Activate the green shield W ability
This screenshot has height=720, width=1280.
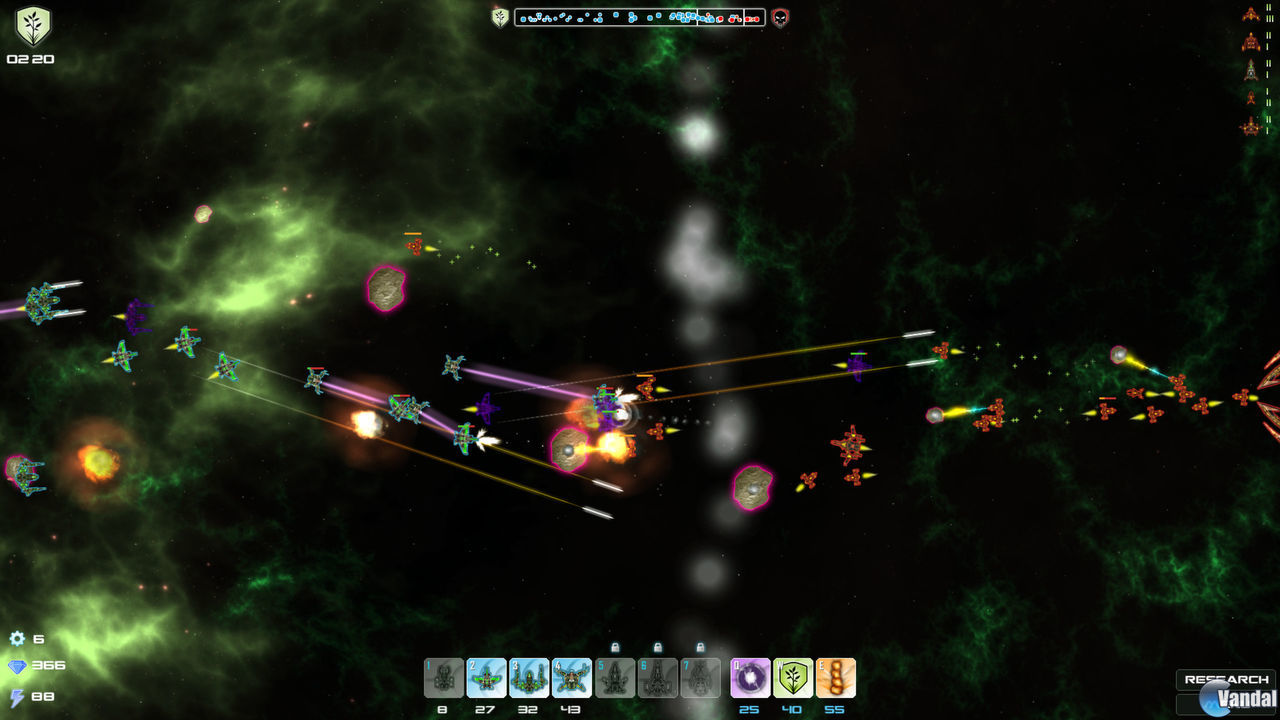[793, 678]
